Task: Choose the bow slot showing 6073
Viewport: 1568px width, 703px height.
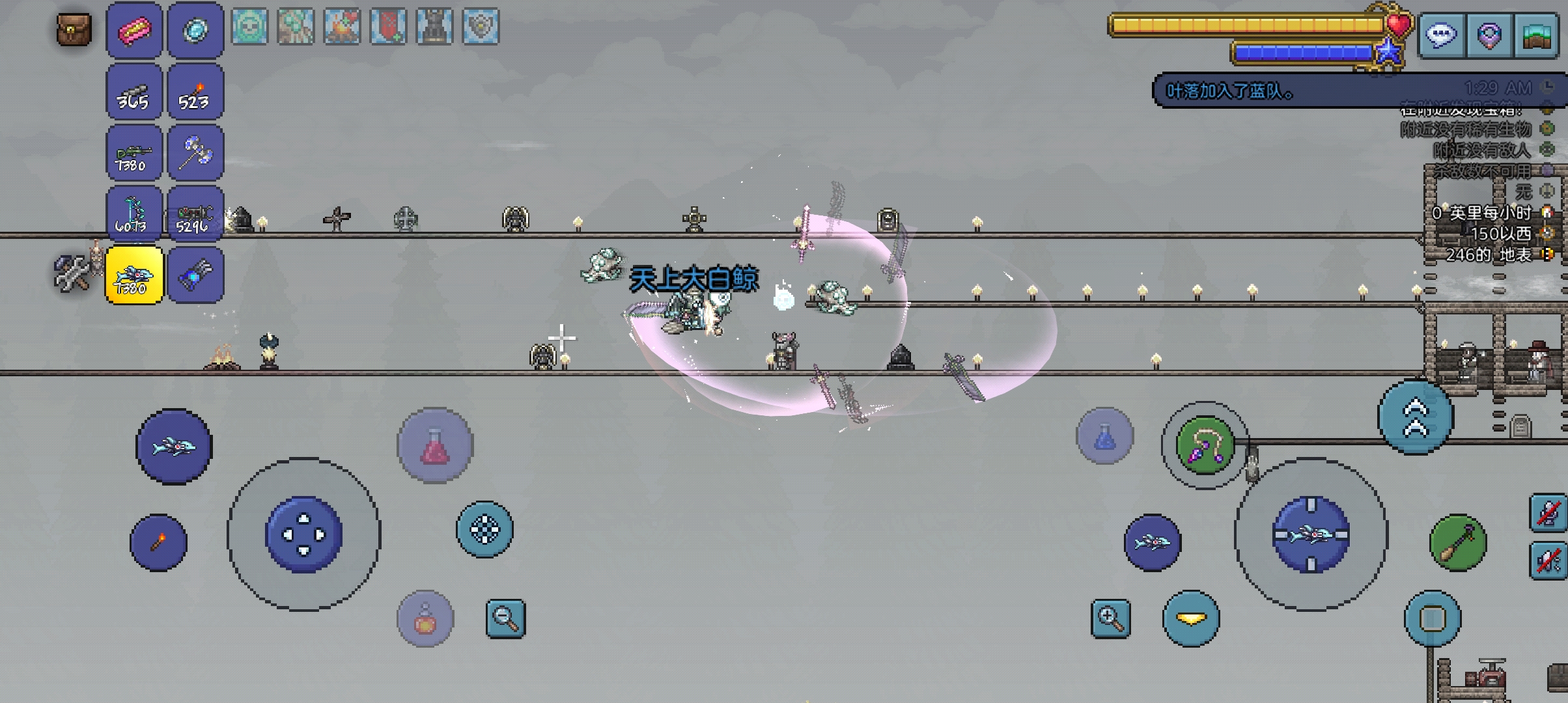Action: coord(134,214)
